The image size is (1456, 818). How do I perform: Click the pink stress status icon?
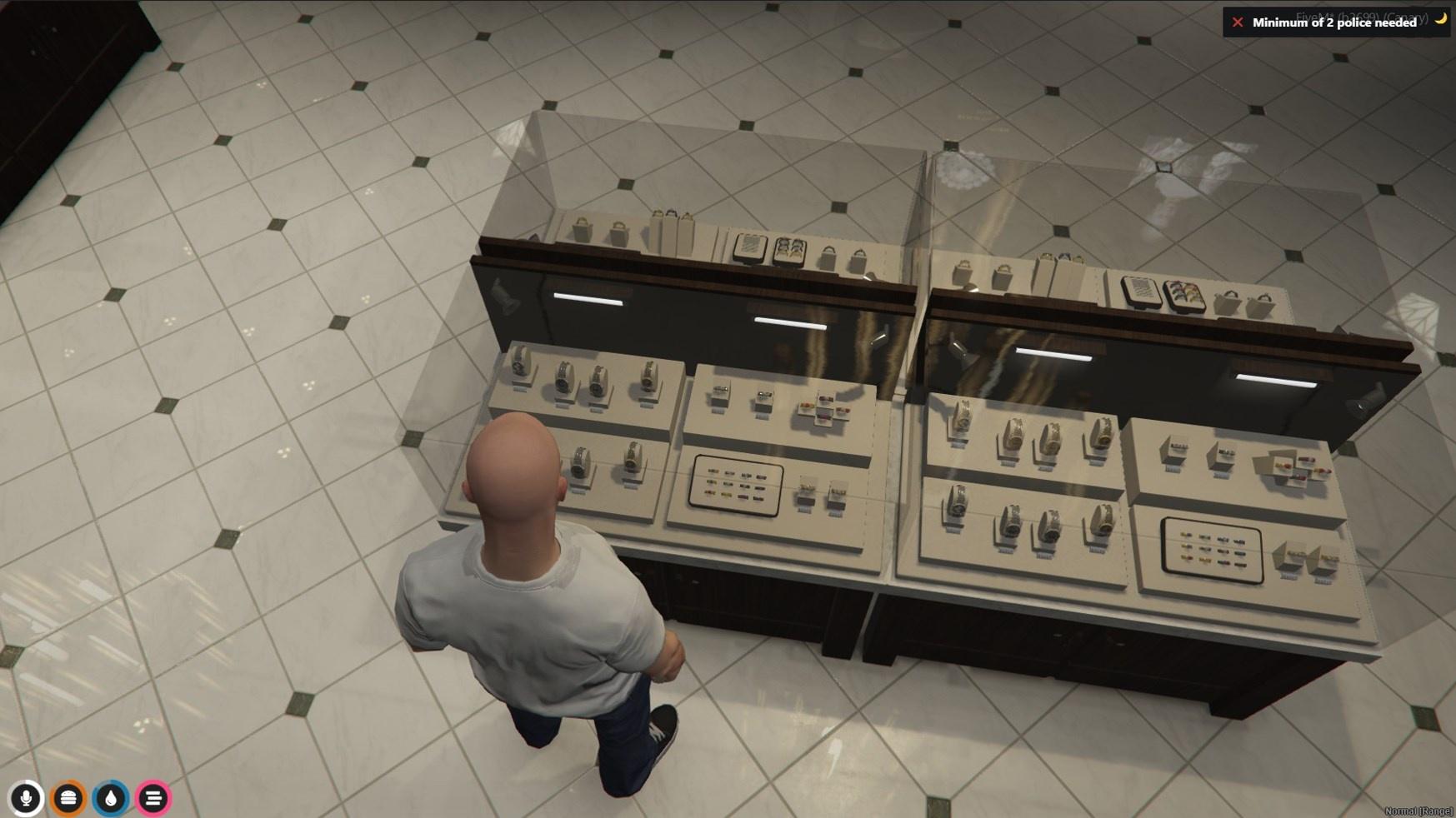click(x=152, y=797)
